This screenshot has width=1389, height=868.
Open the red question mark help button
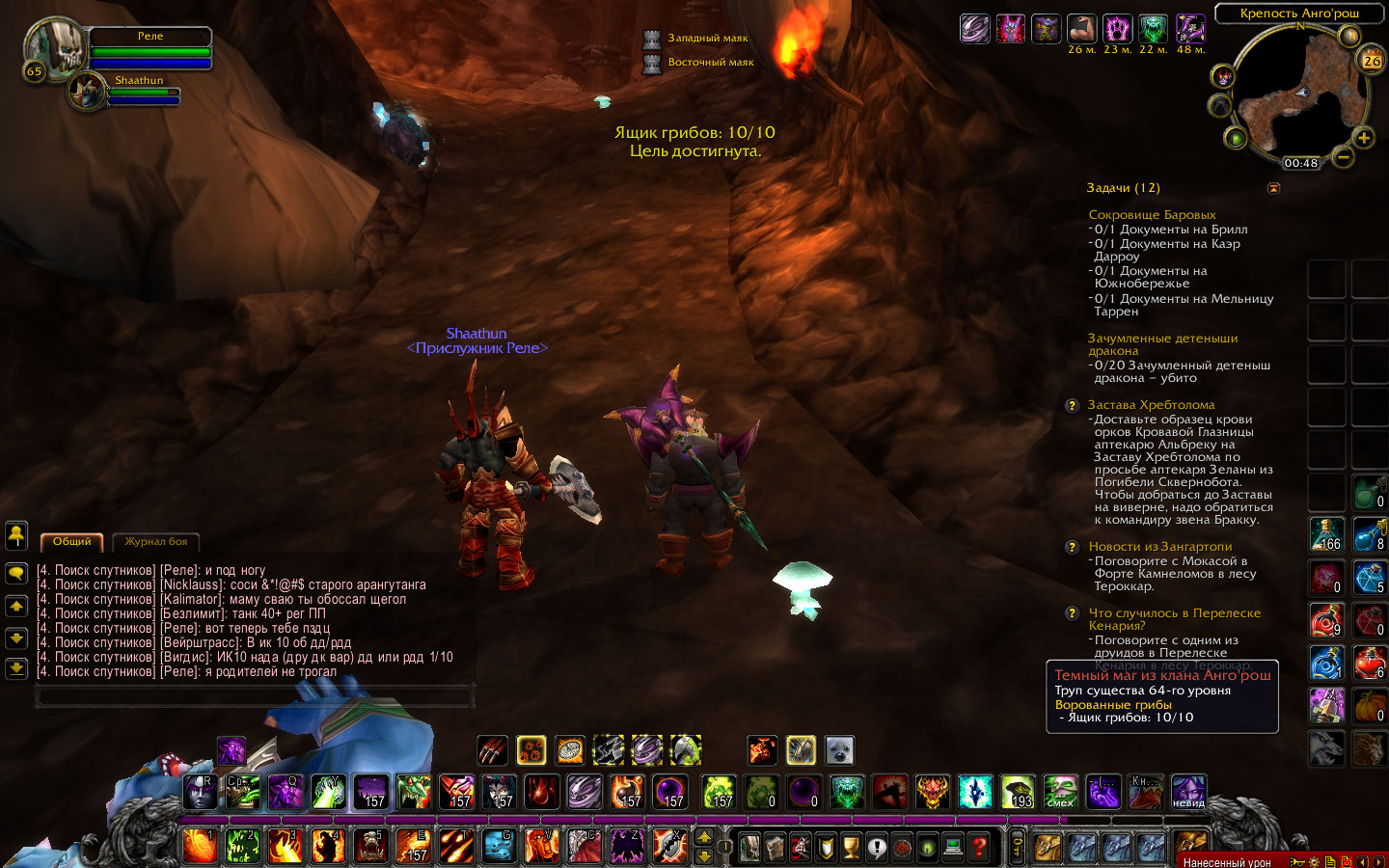pos(979,847)
